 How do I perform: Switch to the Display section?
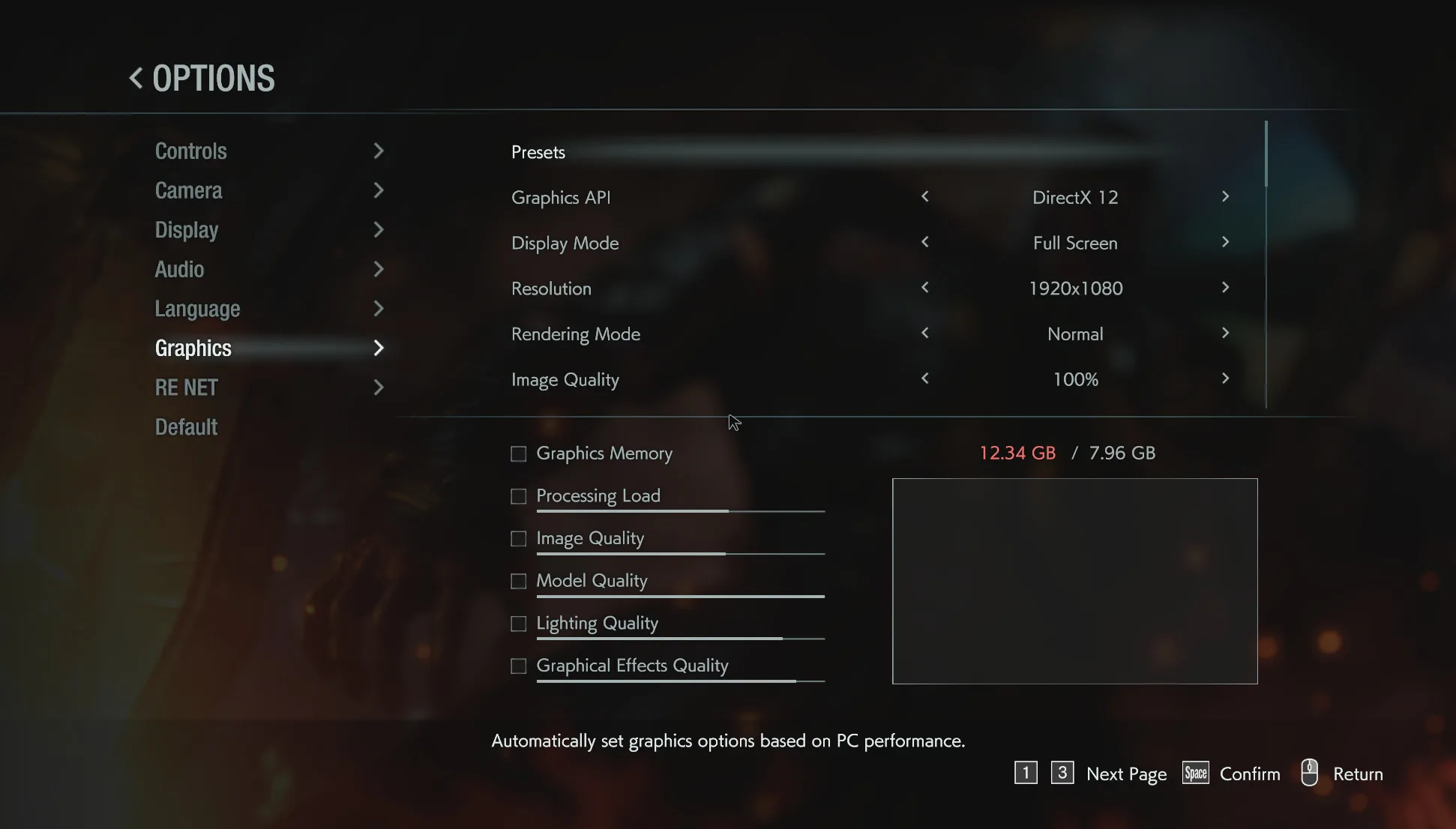click(186, 229)
